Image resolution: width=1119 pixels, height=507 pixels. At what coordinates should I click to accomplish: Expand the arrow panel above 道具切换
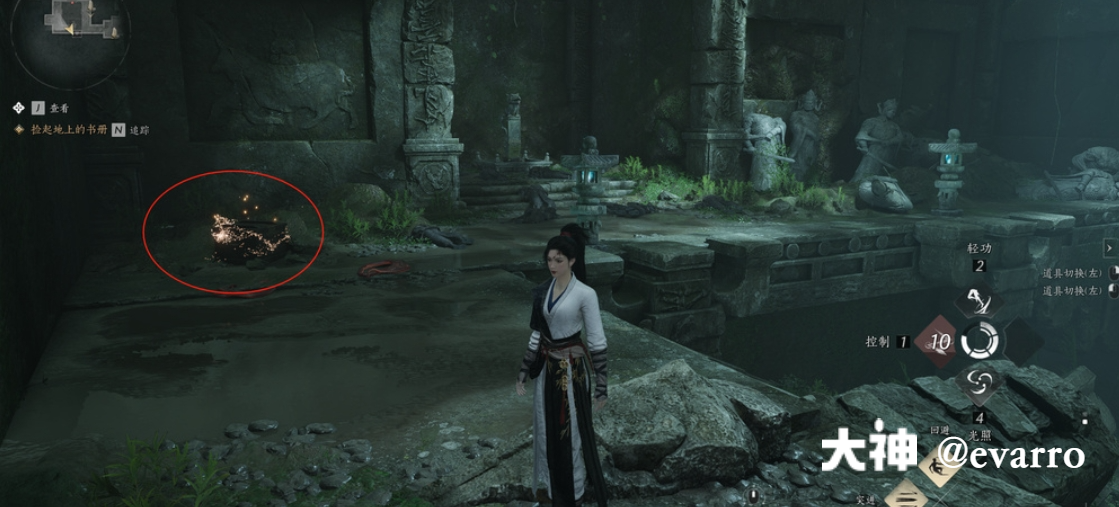pyautogui.click(x=1110, y=247)
